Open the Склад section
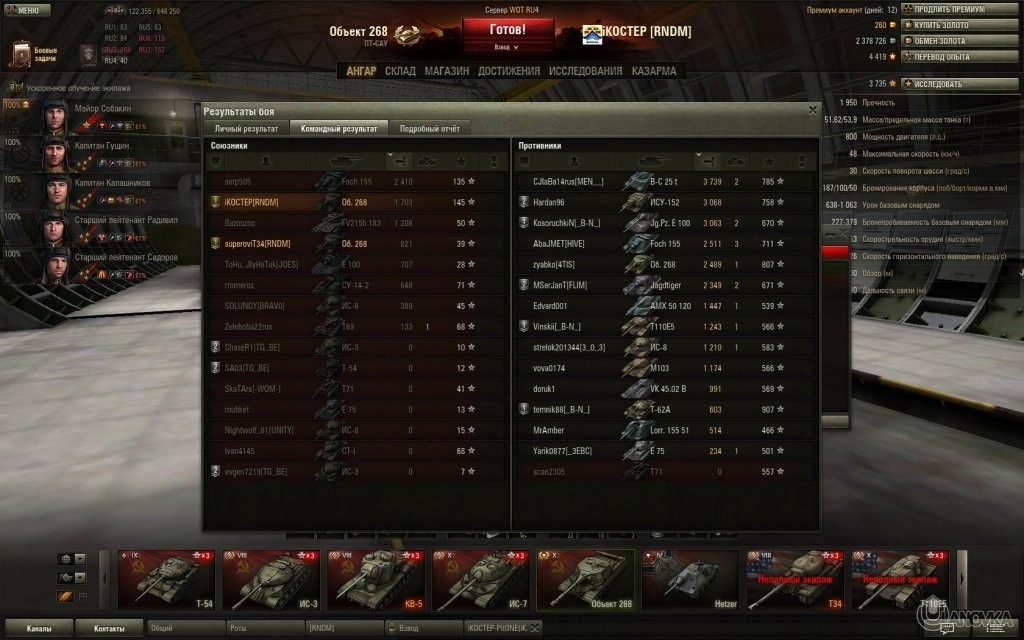 pos(400,71)
